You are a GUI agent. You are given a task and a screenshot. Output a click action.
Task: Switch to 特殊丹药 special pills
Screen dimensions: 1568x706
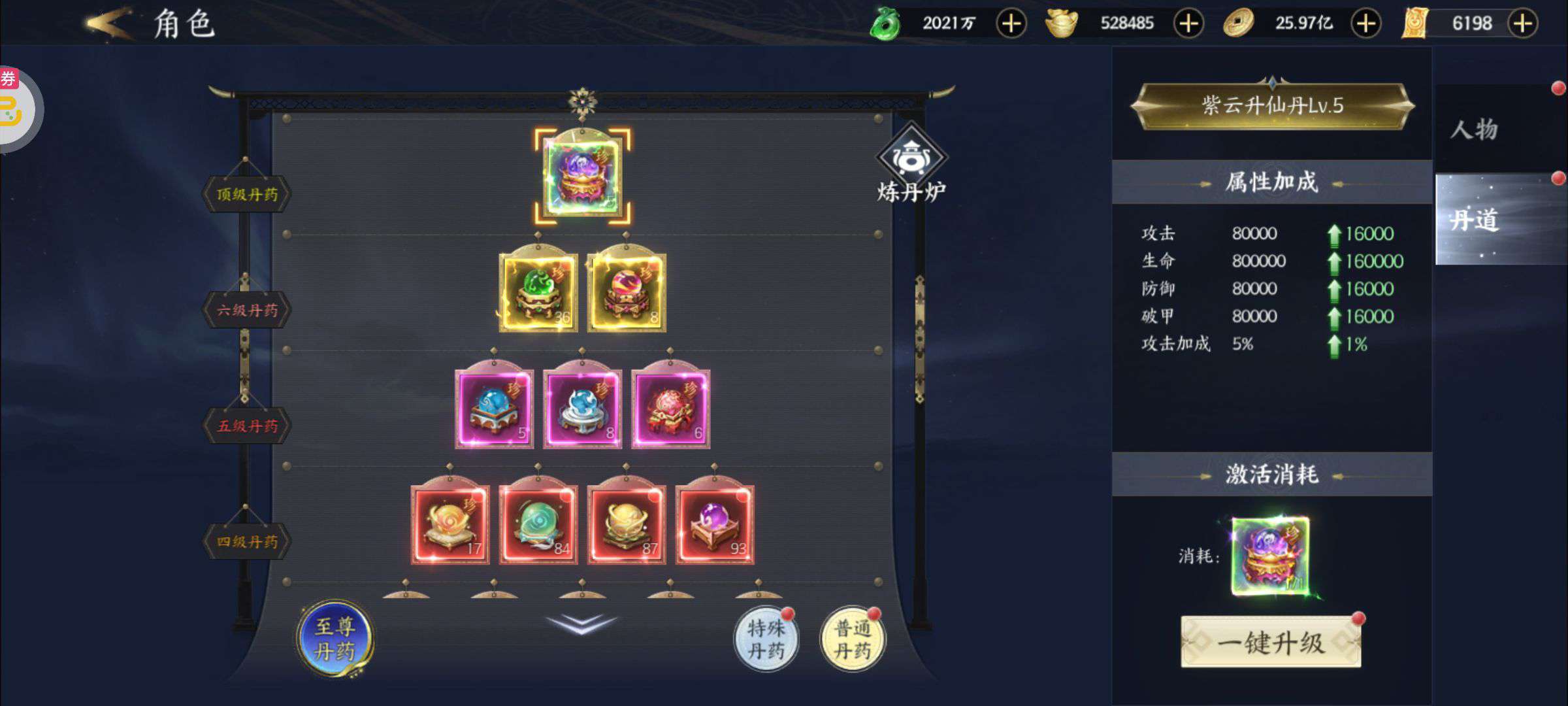coord(766,639)
